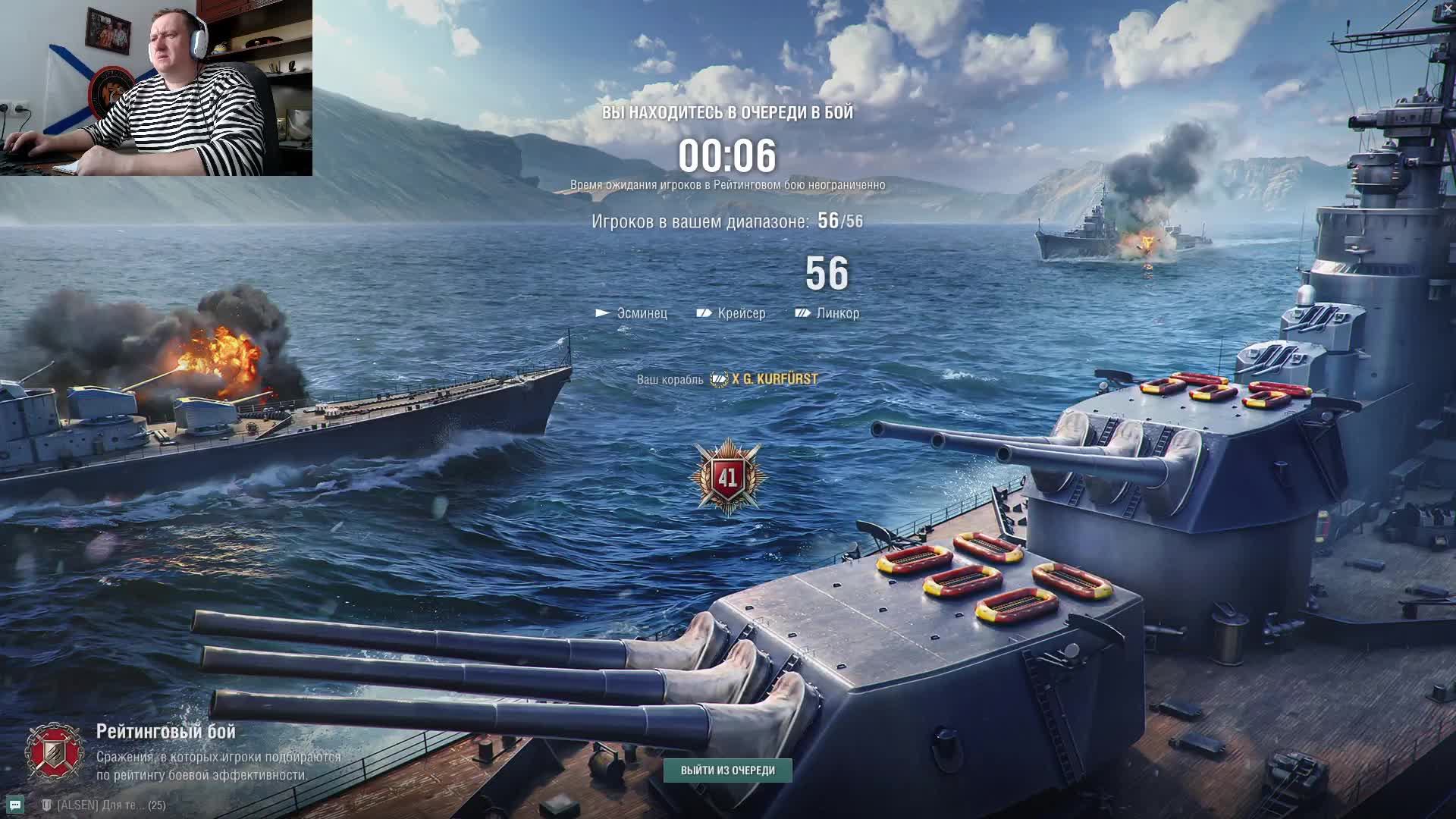Screen dimensions: 1456x819
Task: Open the chat speech-bubble icon
Action: click(x=15, y=805)
